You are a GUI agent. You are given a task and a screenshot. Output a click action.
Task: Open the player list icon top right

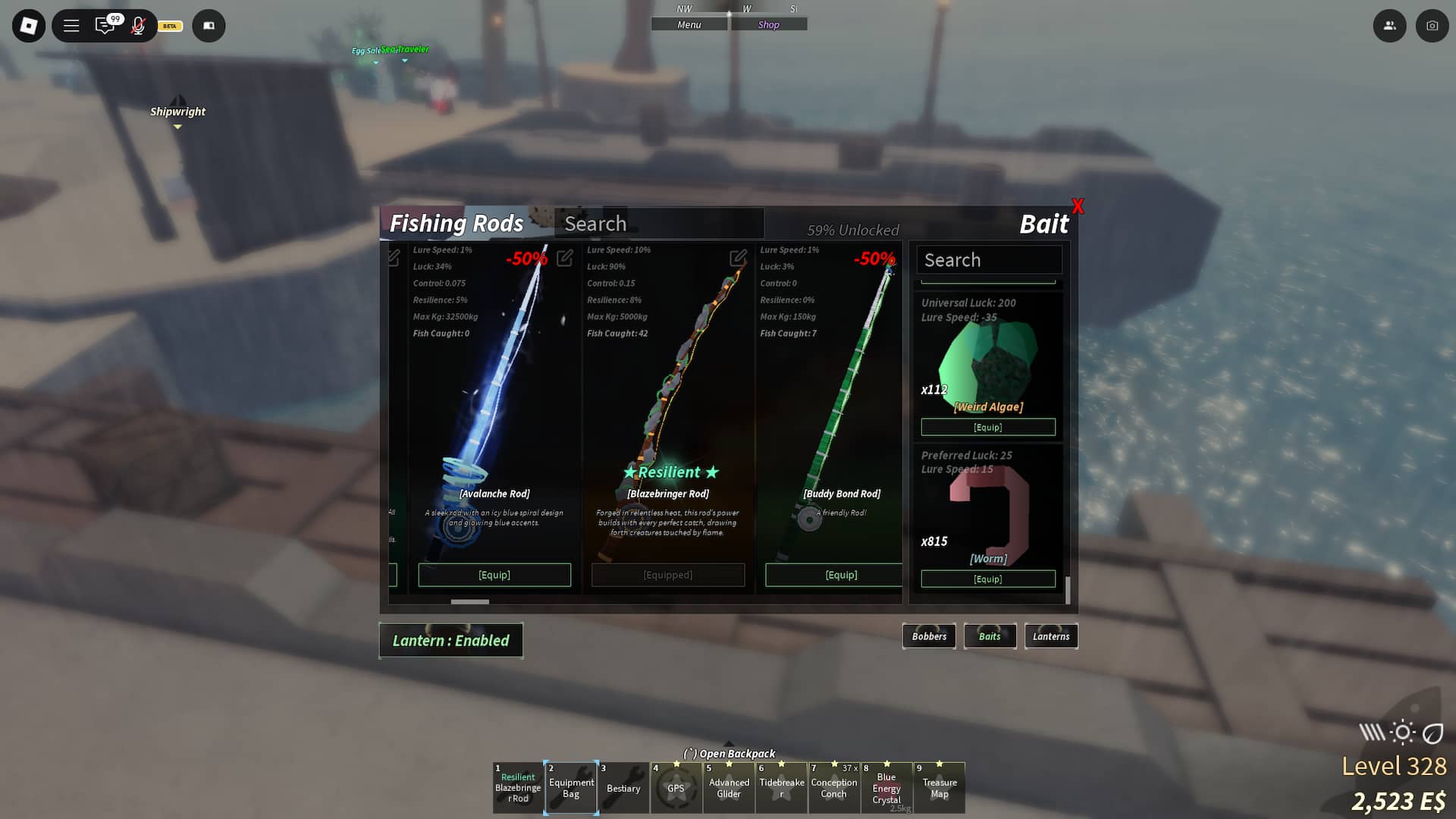pyautogui.click(x=1390, y=25)
